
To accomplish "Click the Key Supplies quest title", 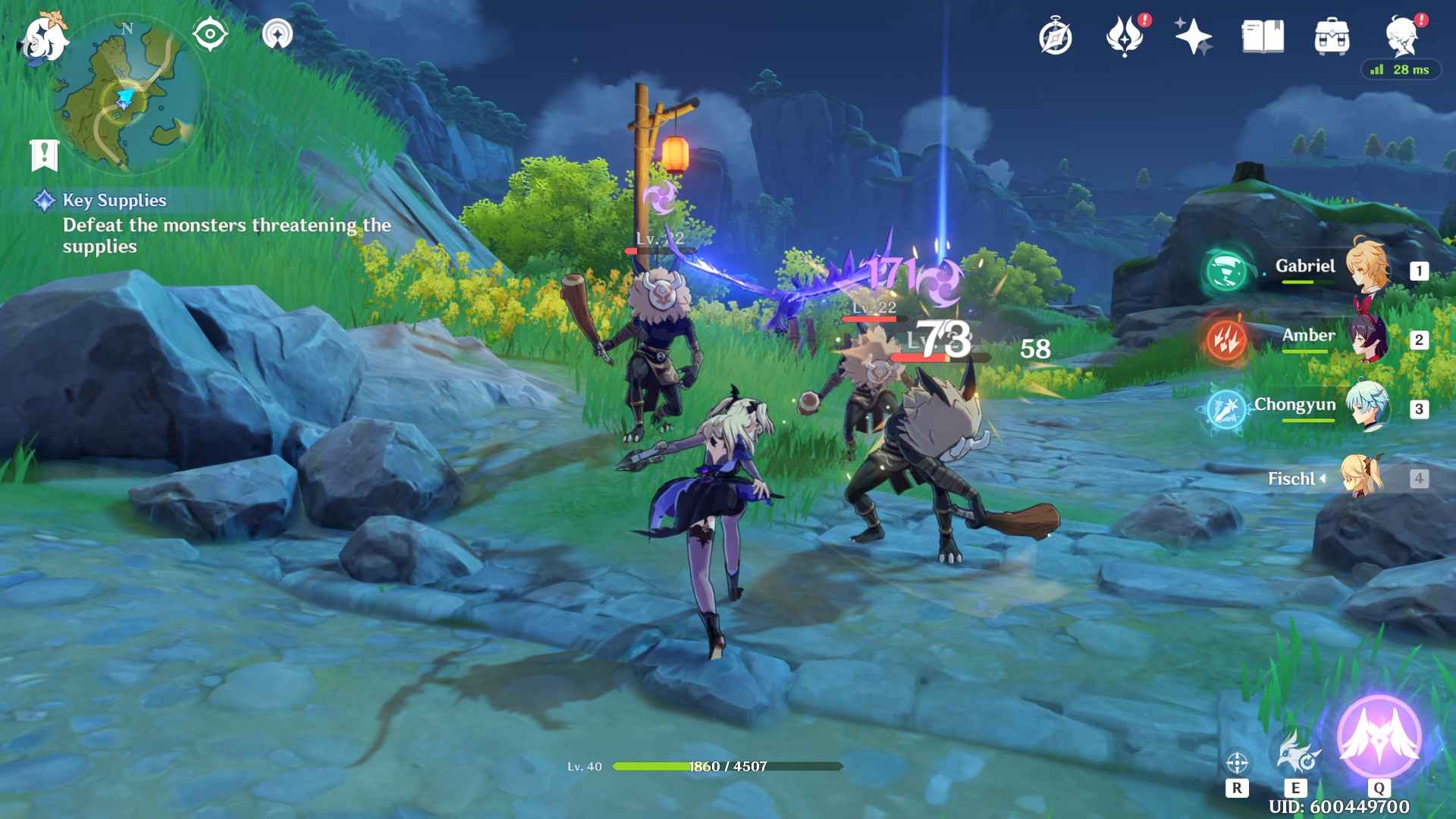I will tap(114, 202).
